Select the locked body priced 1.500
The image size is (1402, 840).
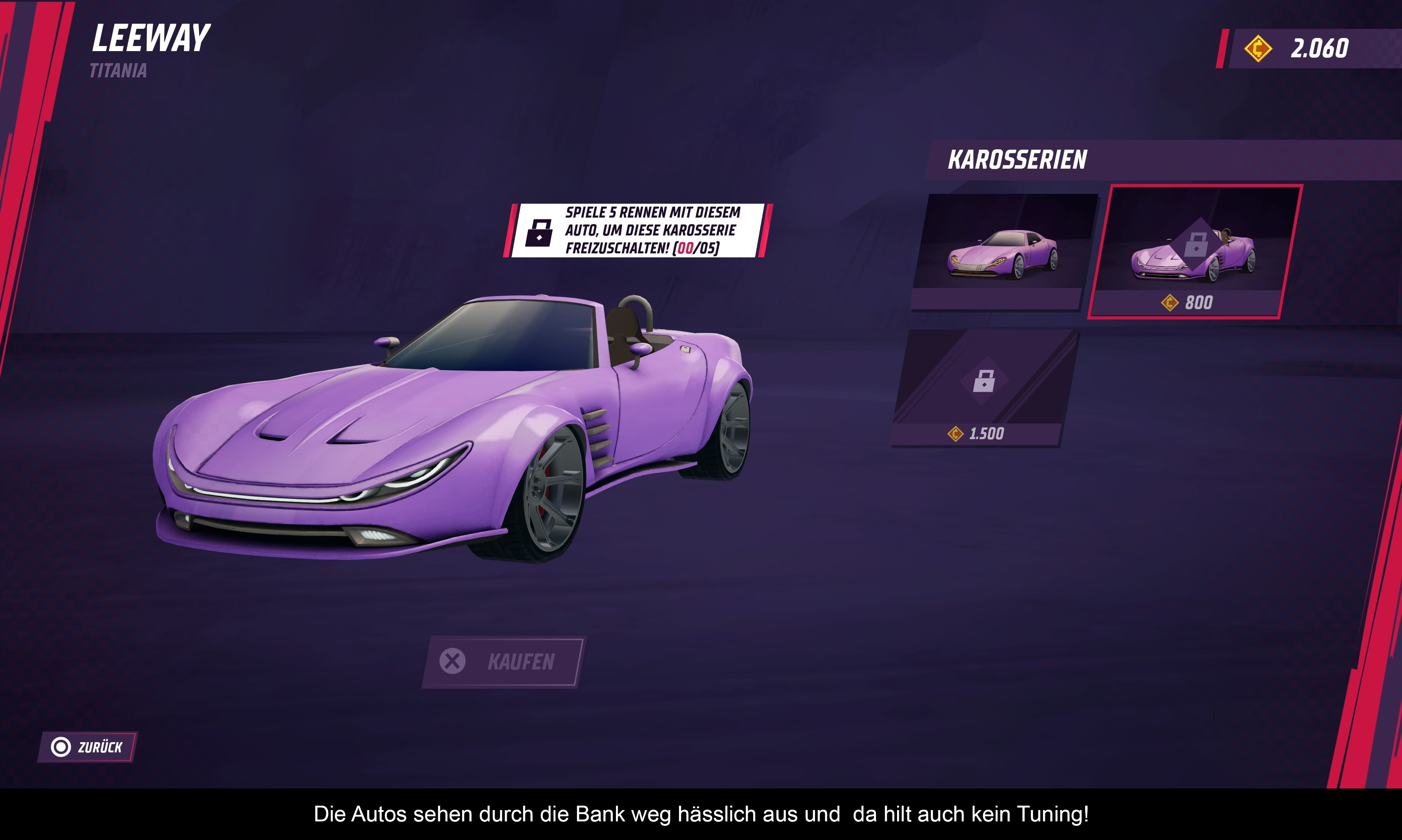983,388
